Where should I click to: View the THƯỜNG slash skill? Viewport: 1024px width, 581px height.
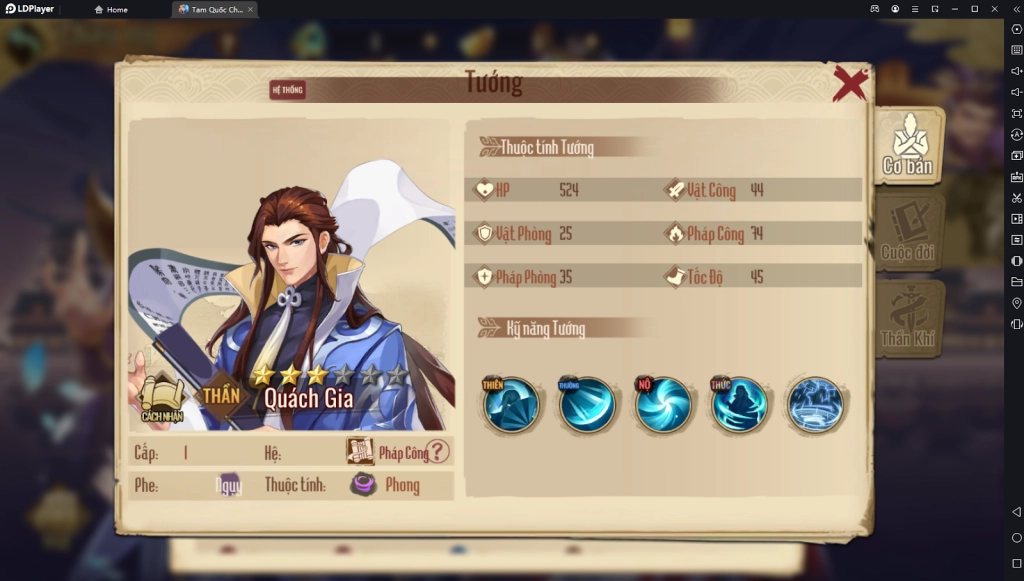(x=587, y=404)
